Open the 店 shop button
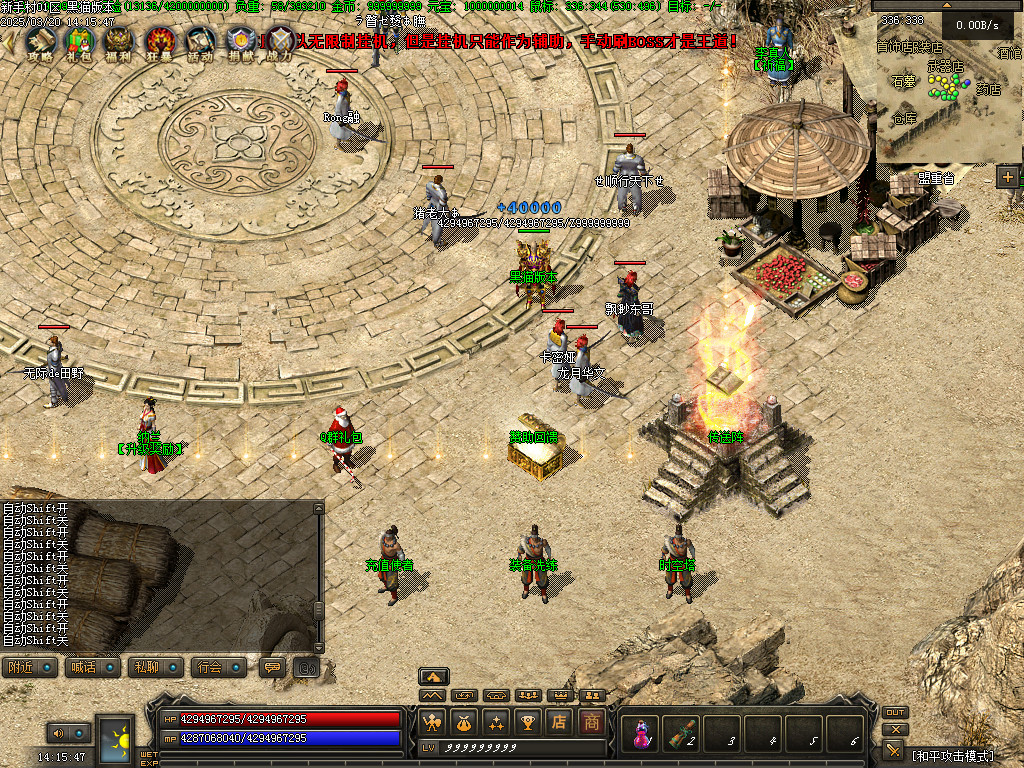 (x=560, y=721)
